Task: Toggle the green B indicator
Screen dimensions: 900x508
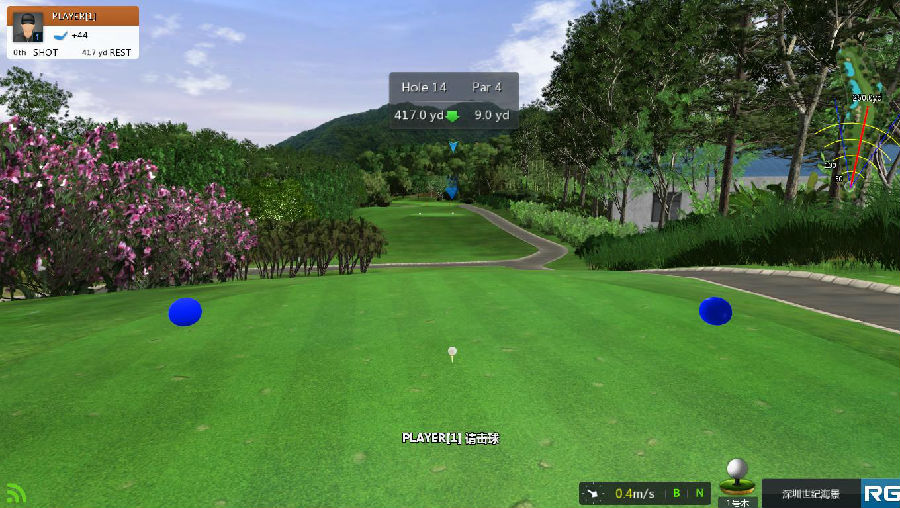Action: [x=677, y=493]
